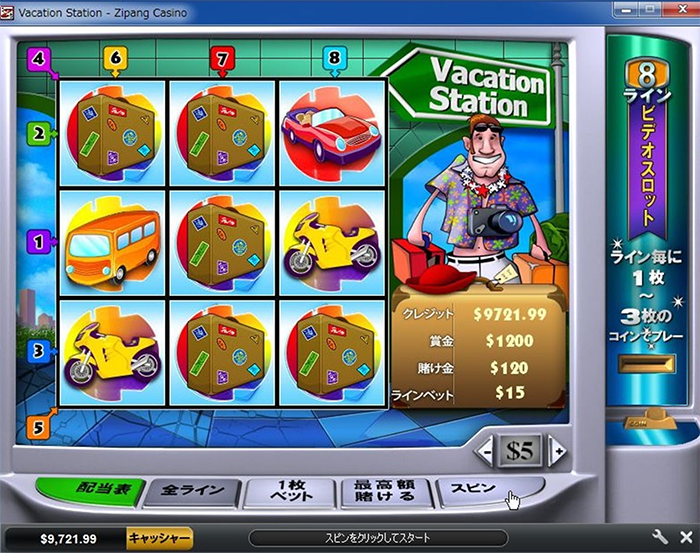700x553 pixels.
Task: Select payline marker 4
Action: pyautogui.click(x=40, y=58)
